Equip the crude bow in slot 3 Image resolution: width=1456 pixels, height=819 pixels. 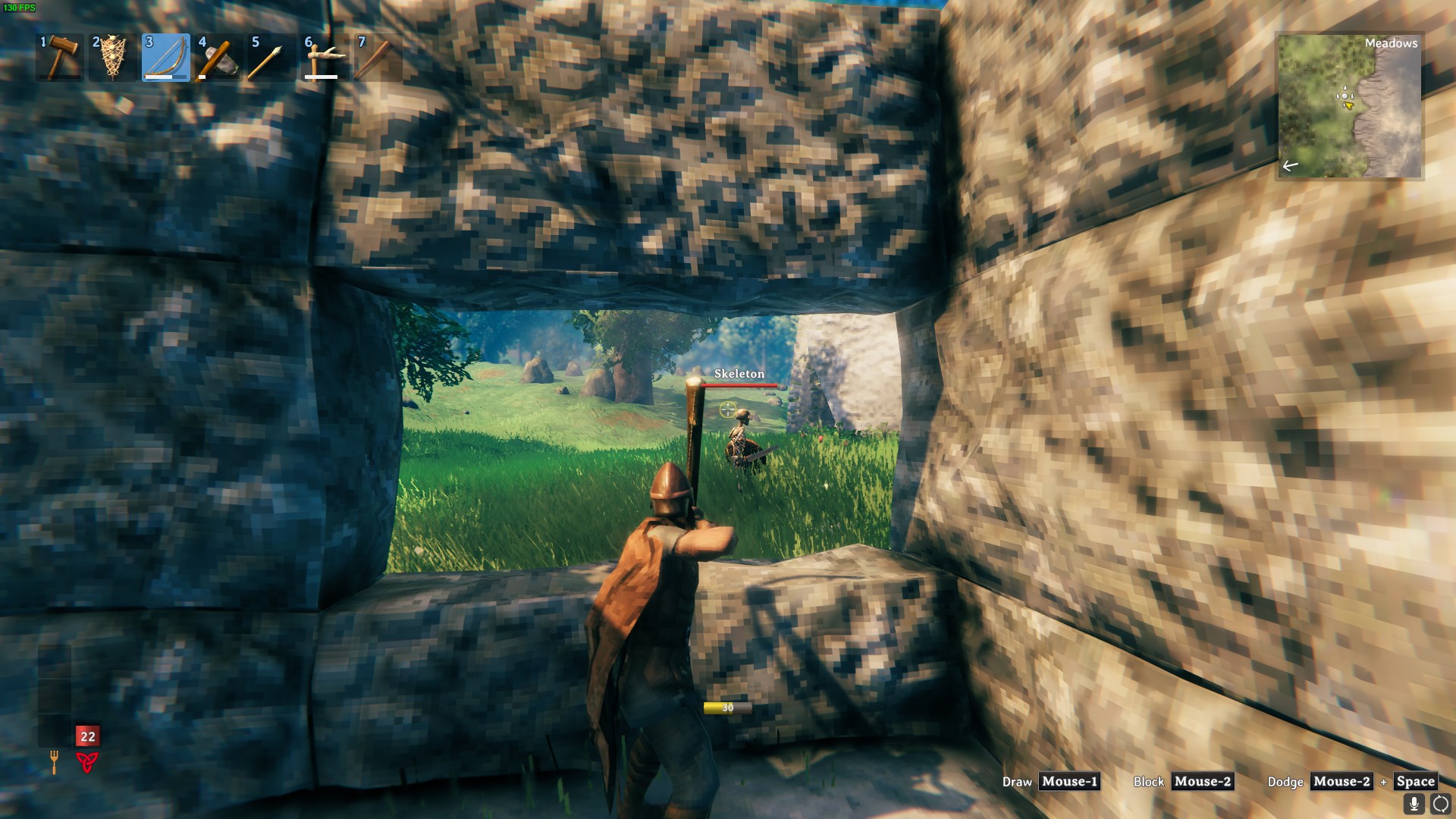point(167,57)
